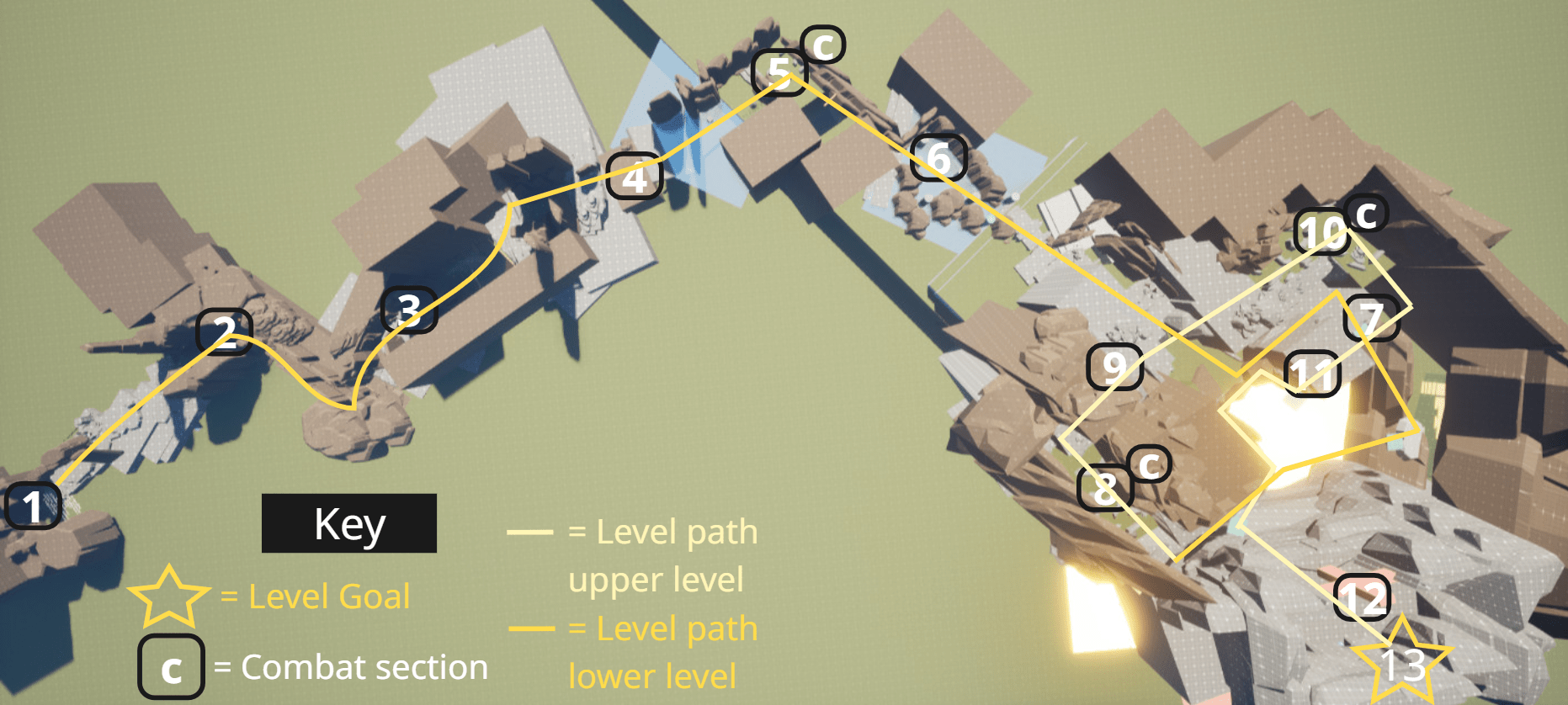Click map marker number 5

pos(779,73)
